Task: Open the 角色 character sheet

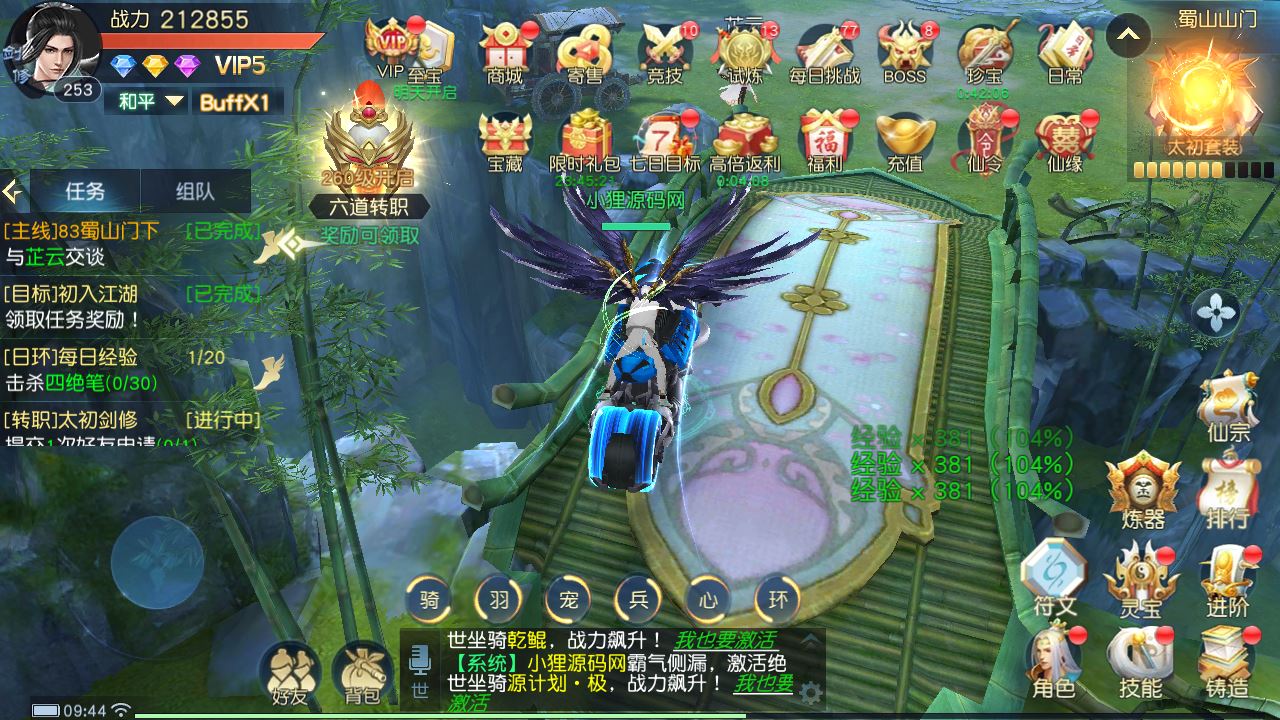Action: (x=1053, y=662)
